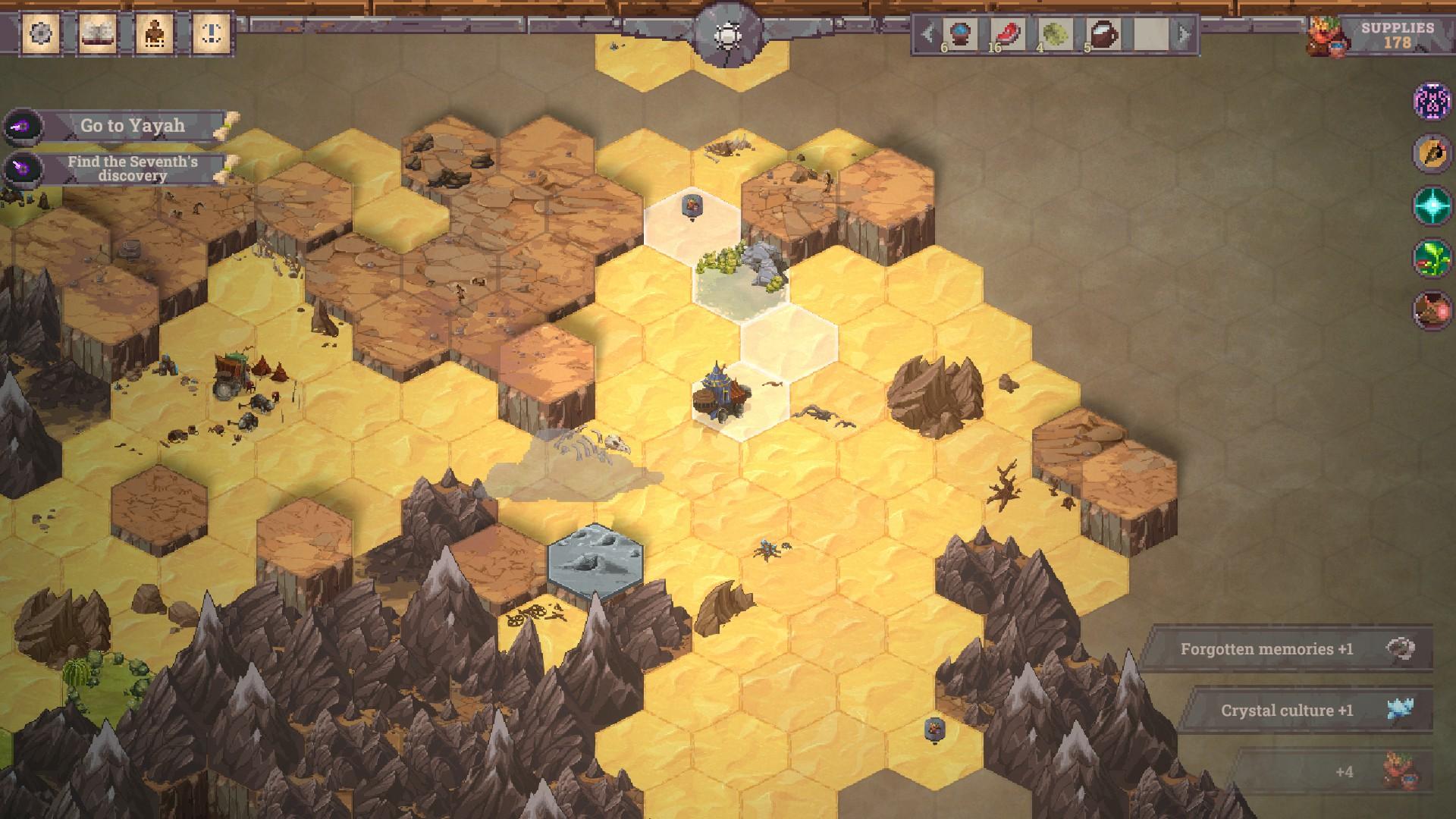This screenshot has height=819, width=1456.
Task: Activate the brown beast head icon
Action: click(x=1432, y=310)
